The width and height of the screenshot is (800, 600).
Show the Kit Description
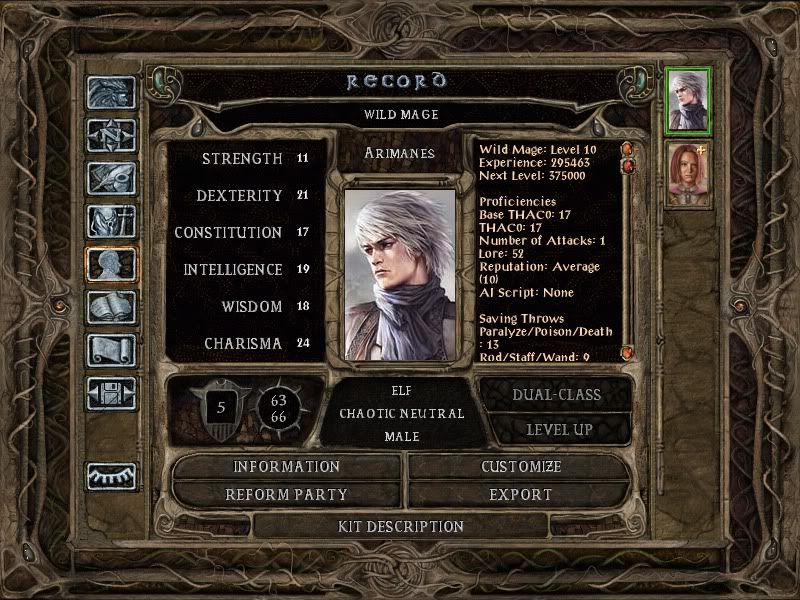pyautogui.click(x=401, y=526)
